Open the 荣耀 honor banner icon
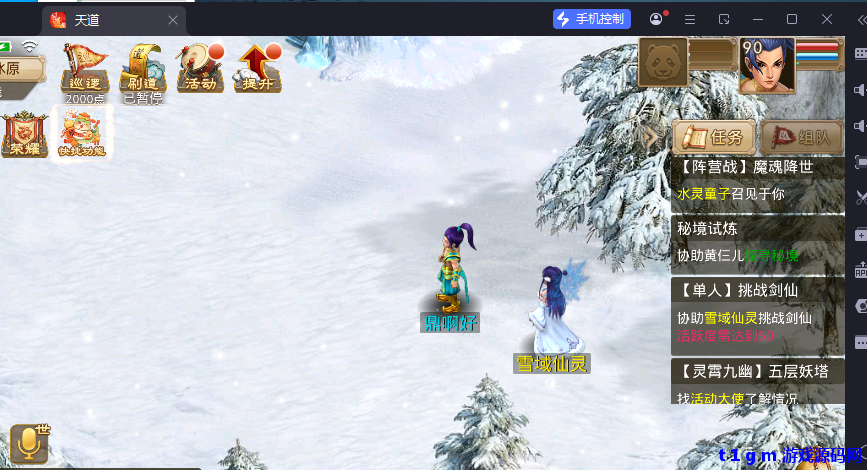 [x=23, y=133]
